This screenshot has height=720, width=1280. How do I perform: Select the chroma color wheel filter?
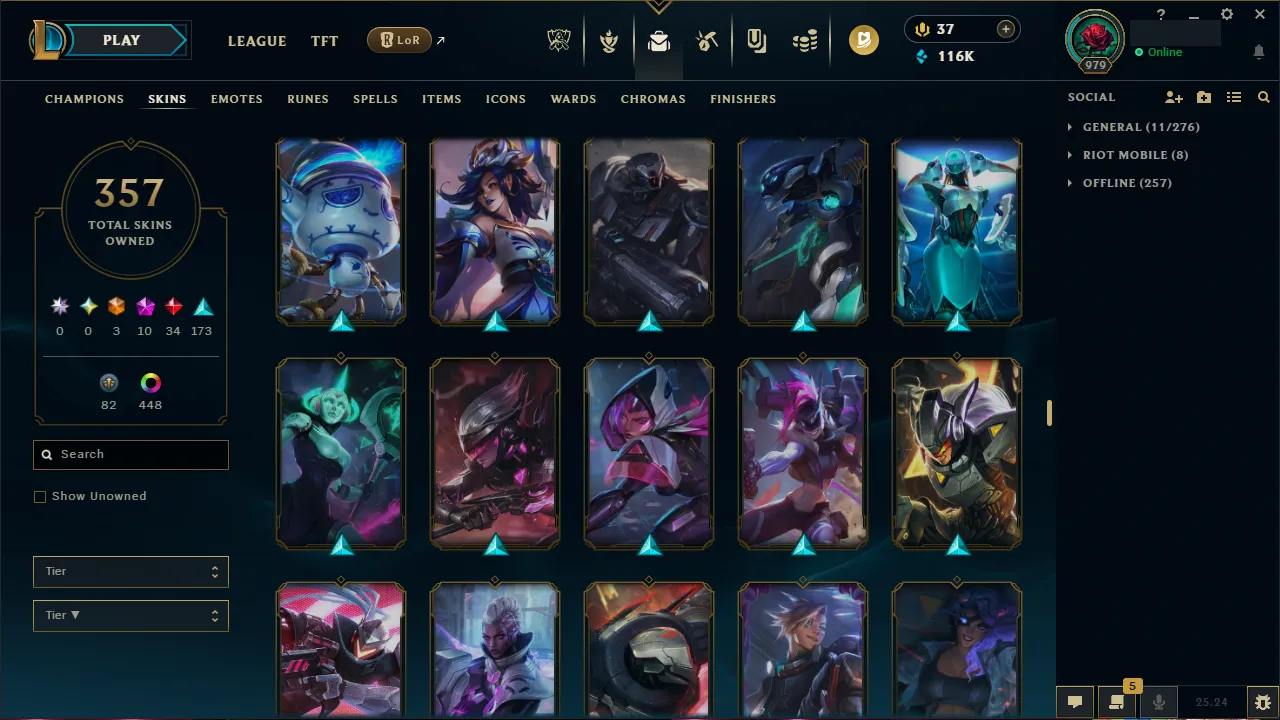pos(150,382)
